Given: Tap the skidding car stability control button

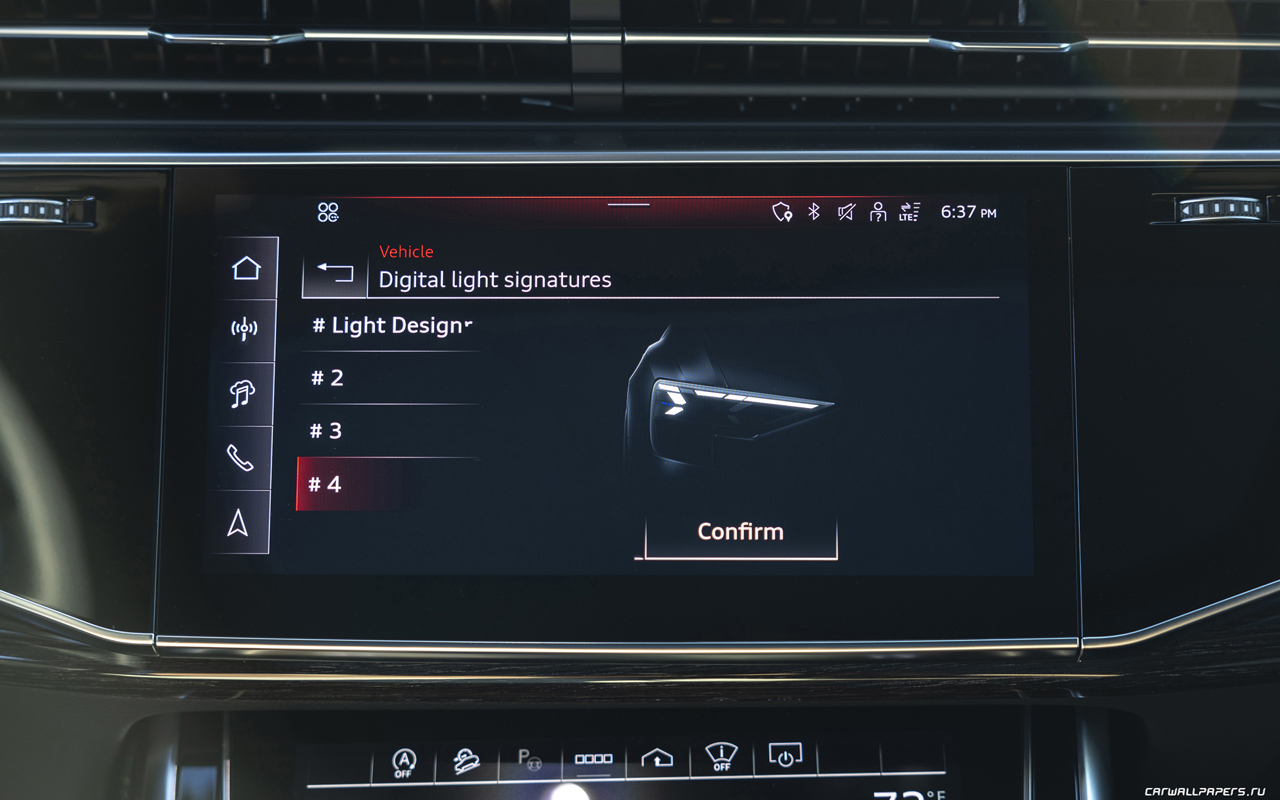Looking at the screenshot, I should [466, 761].
